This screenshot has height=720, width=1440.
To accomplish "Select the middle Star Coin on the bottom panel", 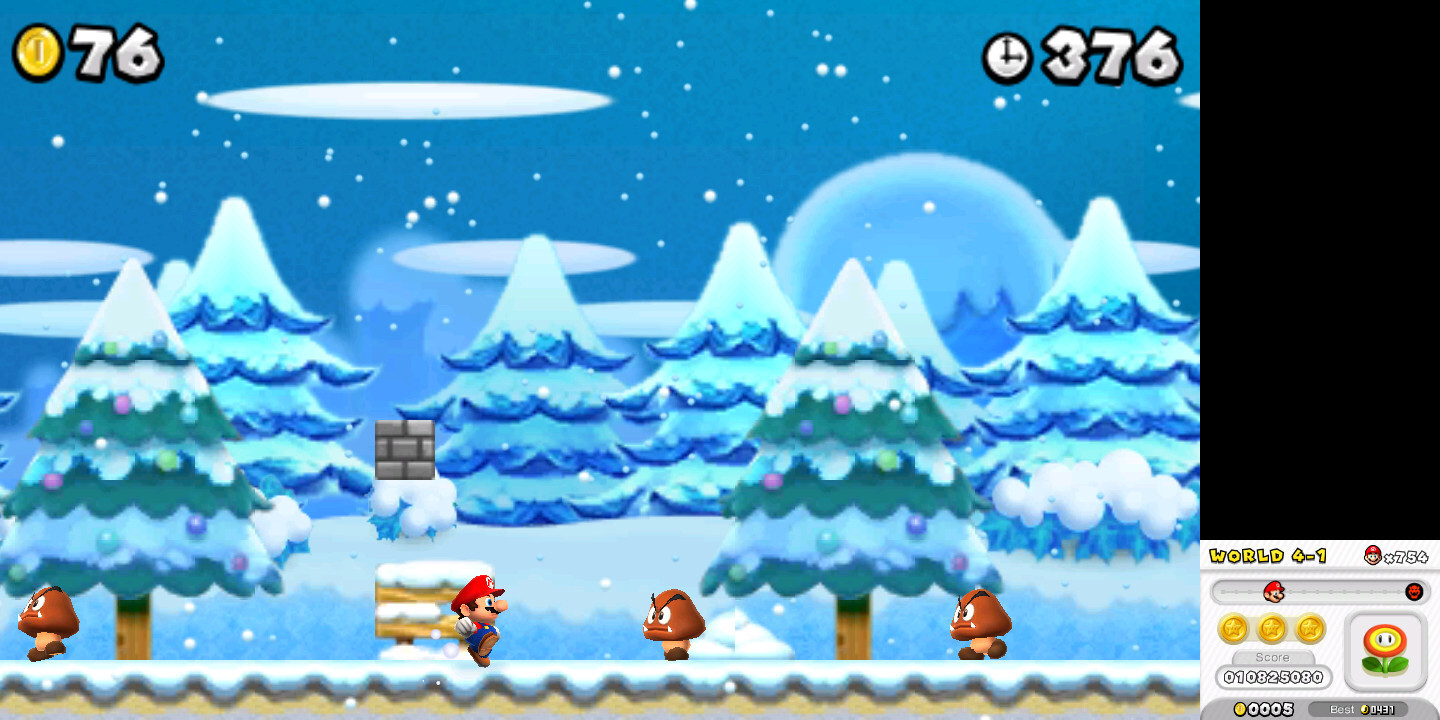I will click(x=1273, y=628).
